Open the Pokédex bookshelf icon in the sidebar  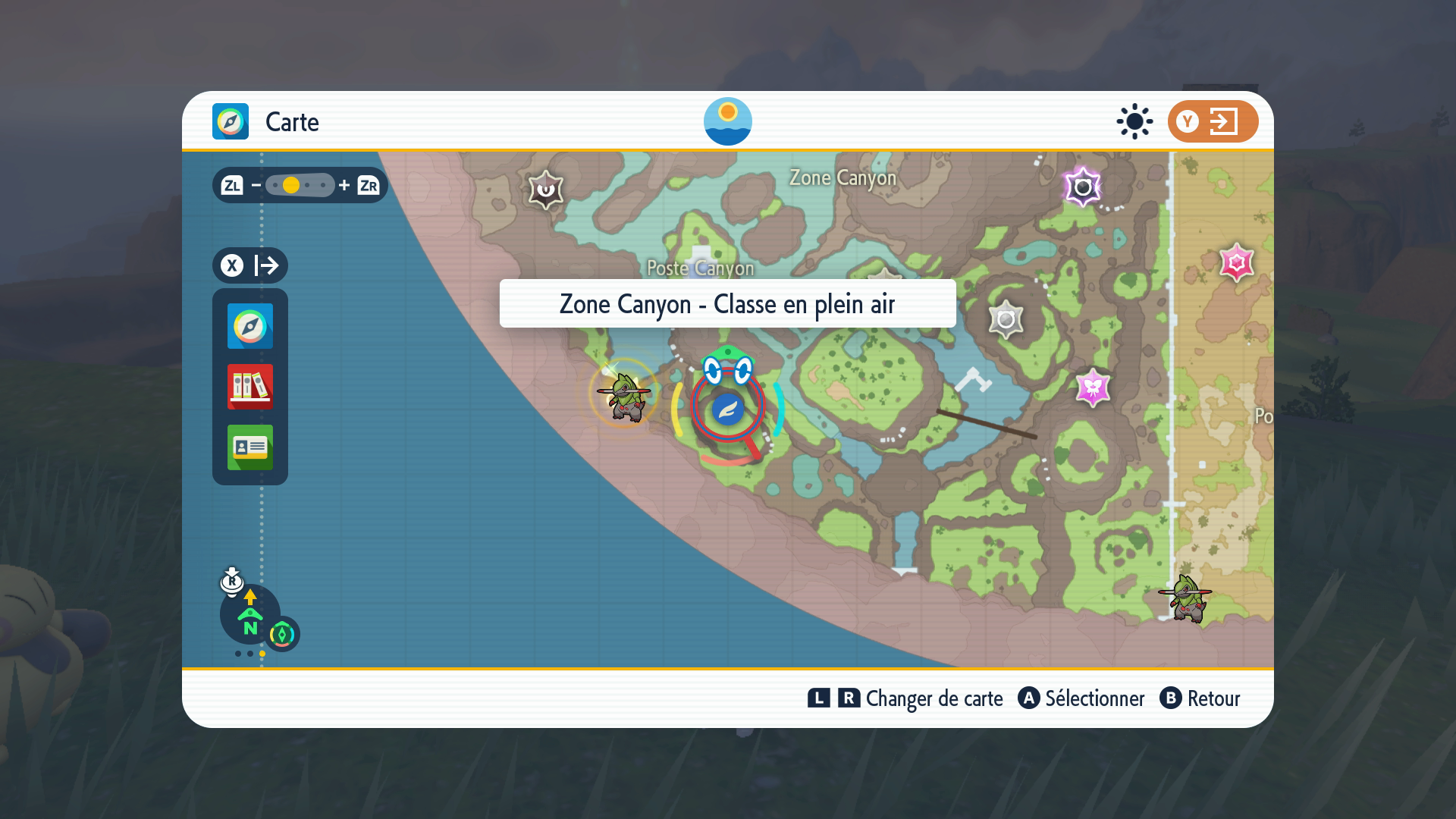[249, 388]
